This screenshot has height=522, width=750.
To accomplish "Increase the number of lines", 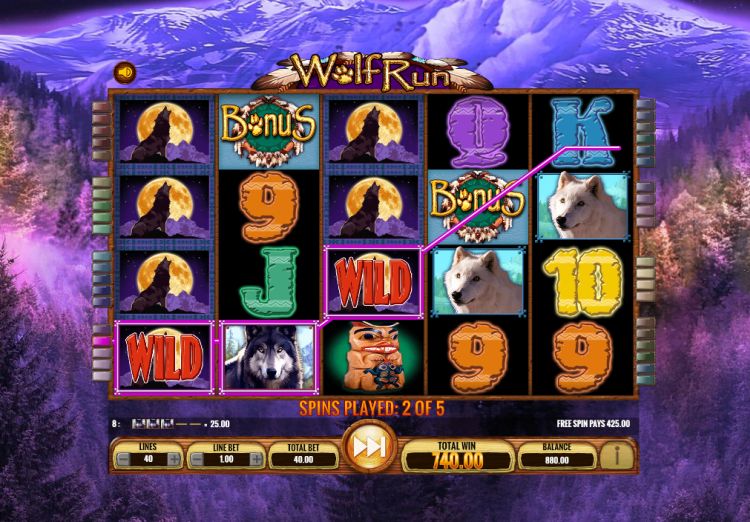I will tap(175, 459).
